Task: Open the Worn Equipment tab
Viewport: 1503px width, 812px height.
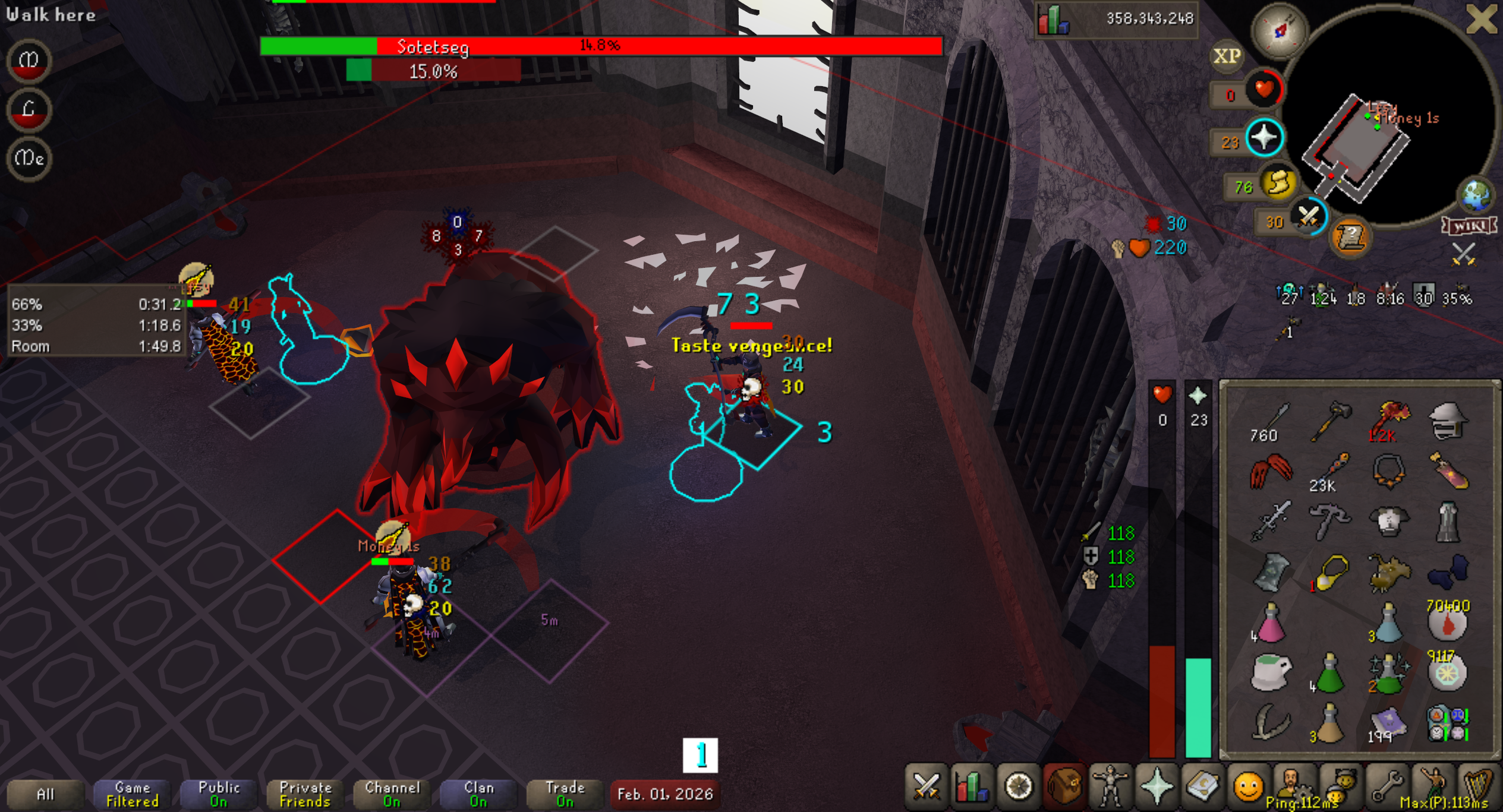Action: [x=1110, y=786]
